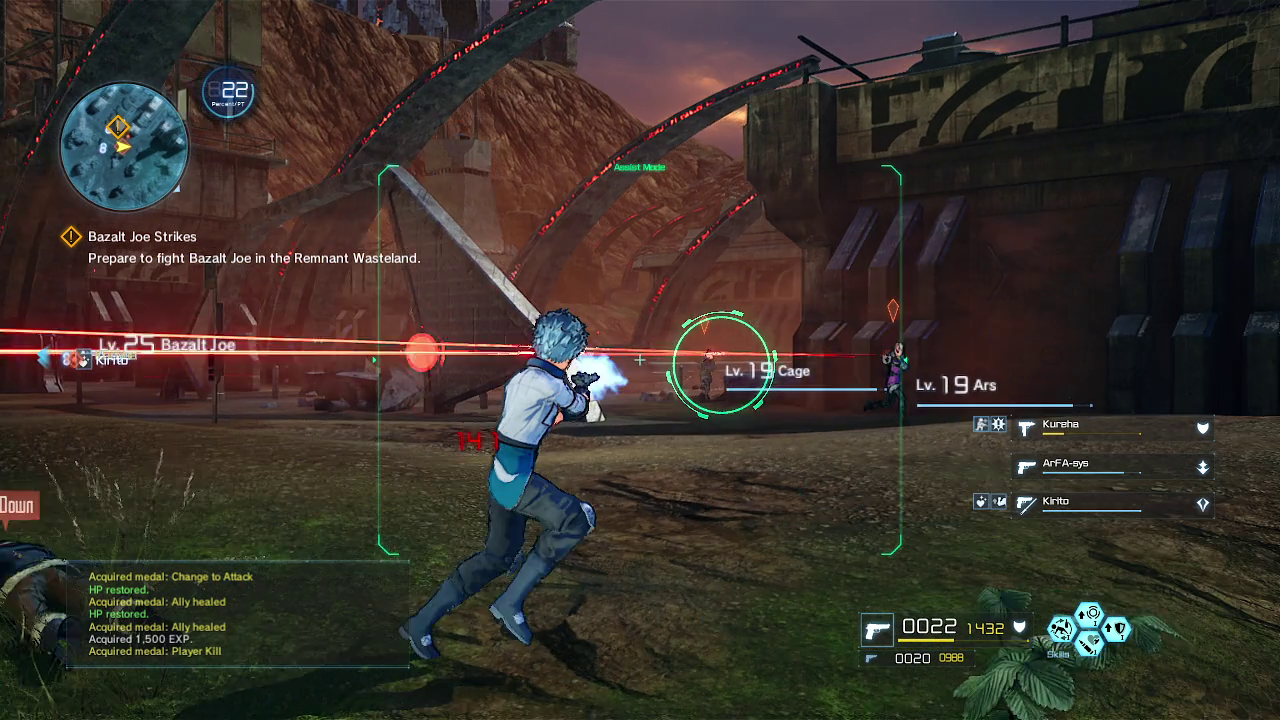Viewport: 1280px width, 720px height.
Task: Click Kureha's shield role icon
Action: point(1203,428)
